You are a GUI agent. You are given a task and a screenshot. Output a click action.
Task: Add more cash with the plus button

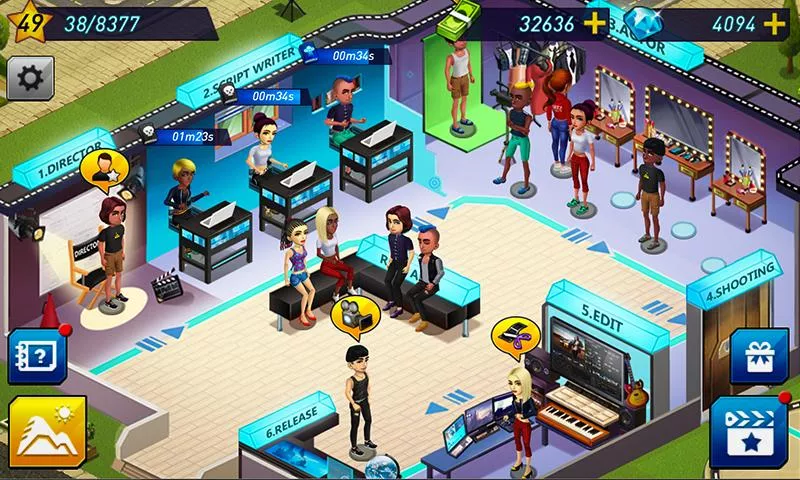tap(594, 23)
